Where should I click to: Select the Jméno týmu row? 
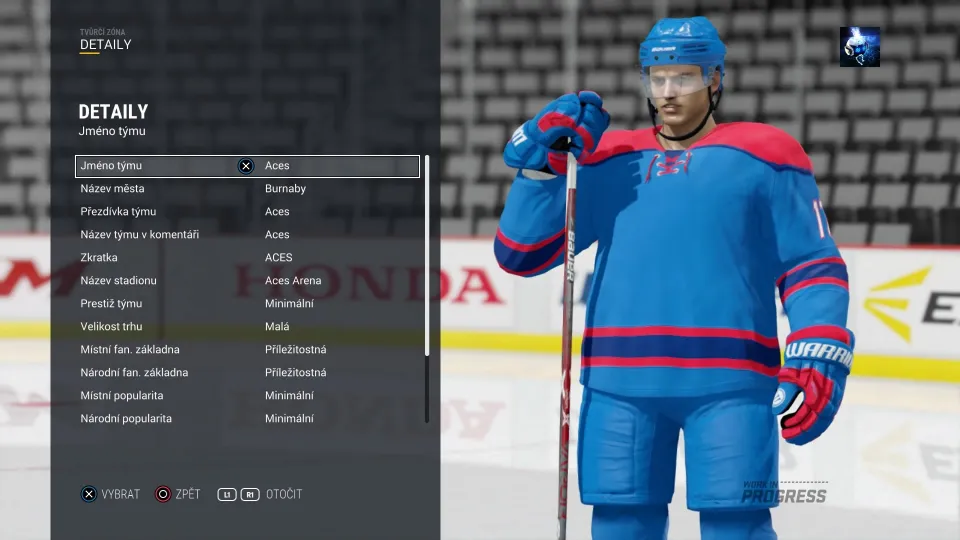click(x=247, y=166)
